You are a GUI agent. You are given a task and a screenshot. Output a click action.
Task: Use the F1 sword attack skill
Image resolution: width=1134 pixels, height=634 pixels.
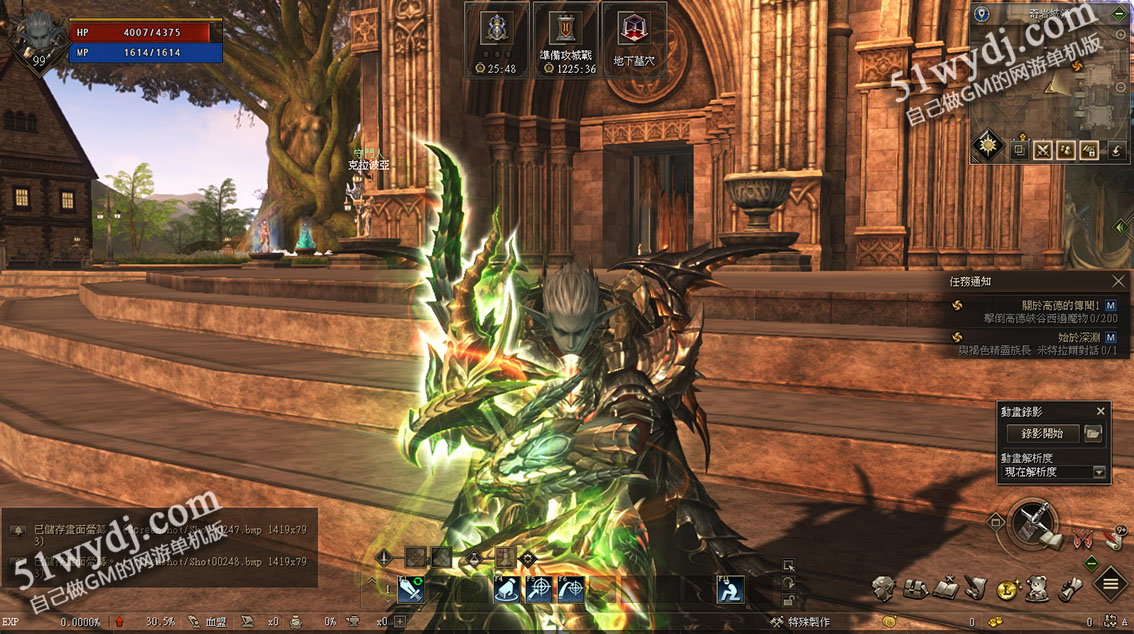coord(411,591)
